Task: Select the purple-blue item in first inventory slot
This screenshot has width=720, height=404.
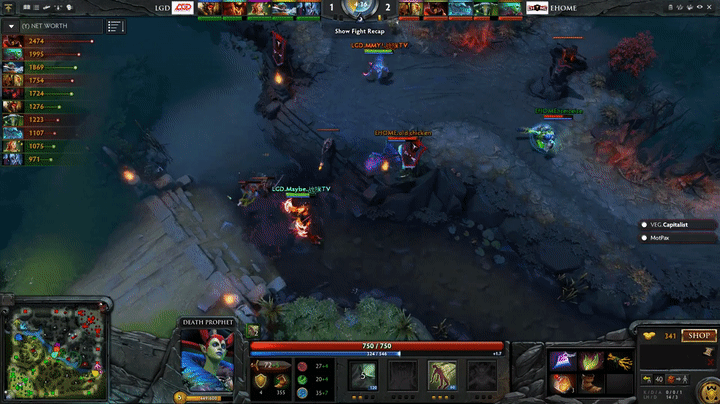Action: [x=561, y=359]
